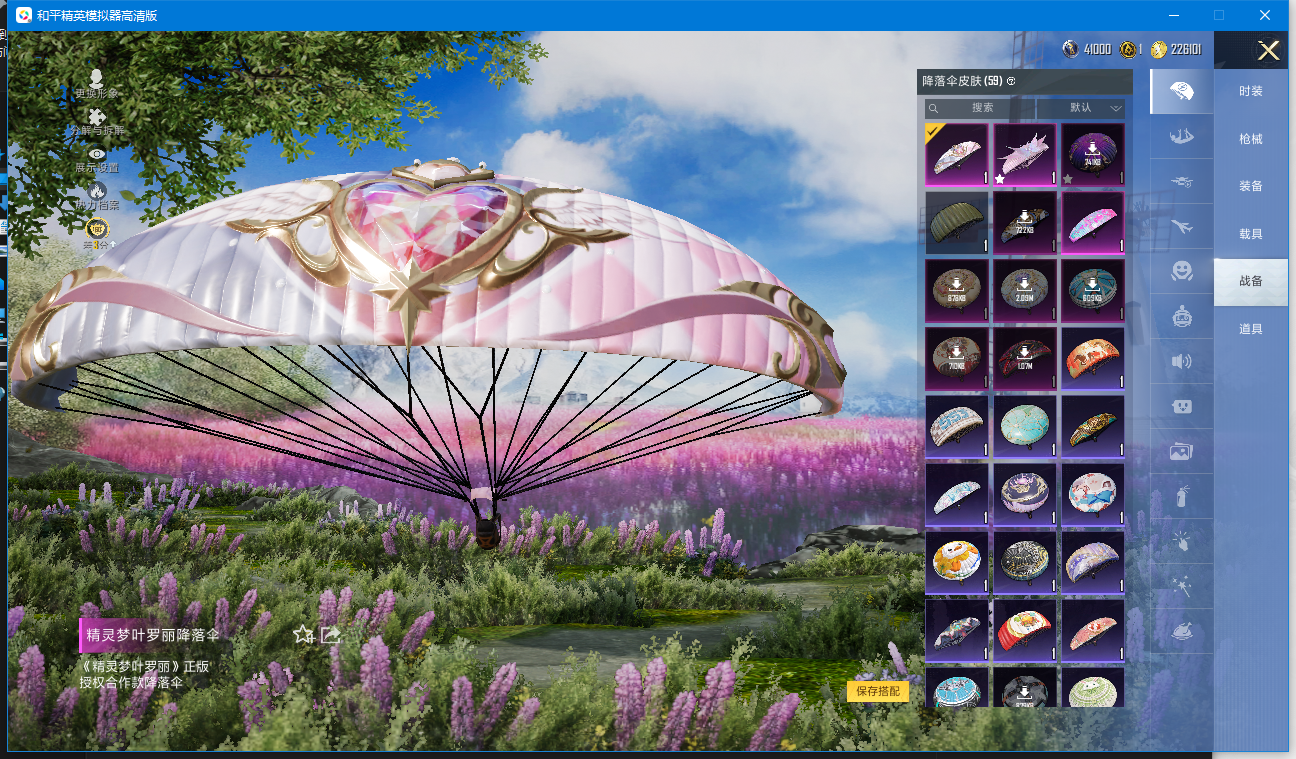Image resolution: width=1296 pixels, height=759 pixels.
Task: Choose the plain olive green parachute
Action: [x=957, y=223]
